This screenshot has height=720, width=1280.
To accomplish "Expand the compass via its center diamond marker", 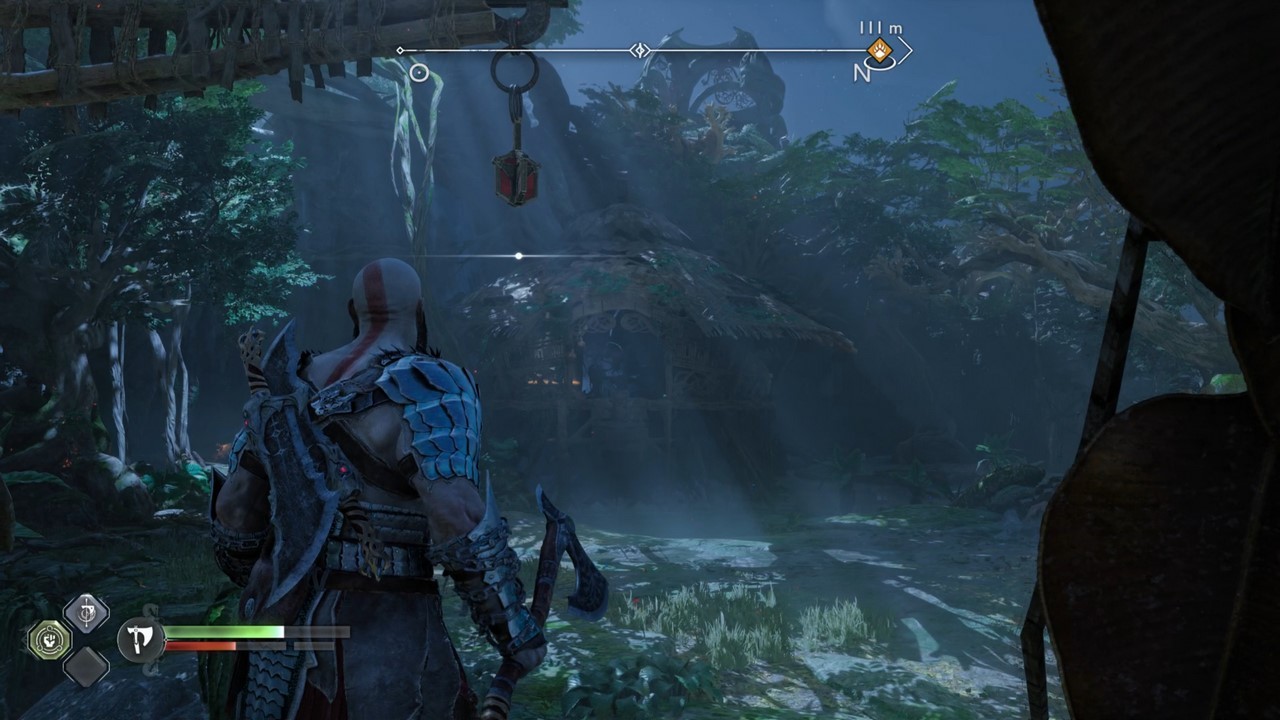I will 639,49.
